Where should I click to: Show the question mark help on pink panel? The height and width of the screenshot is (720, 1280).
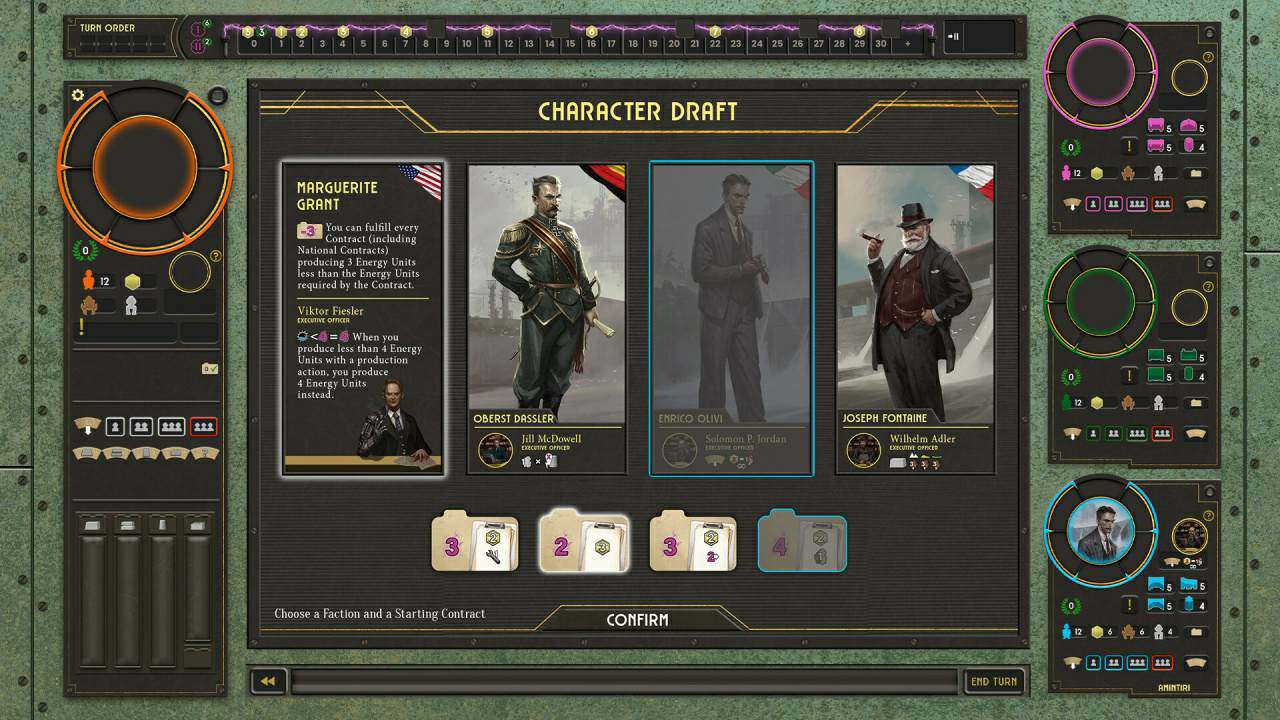tap(1208, 58)
